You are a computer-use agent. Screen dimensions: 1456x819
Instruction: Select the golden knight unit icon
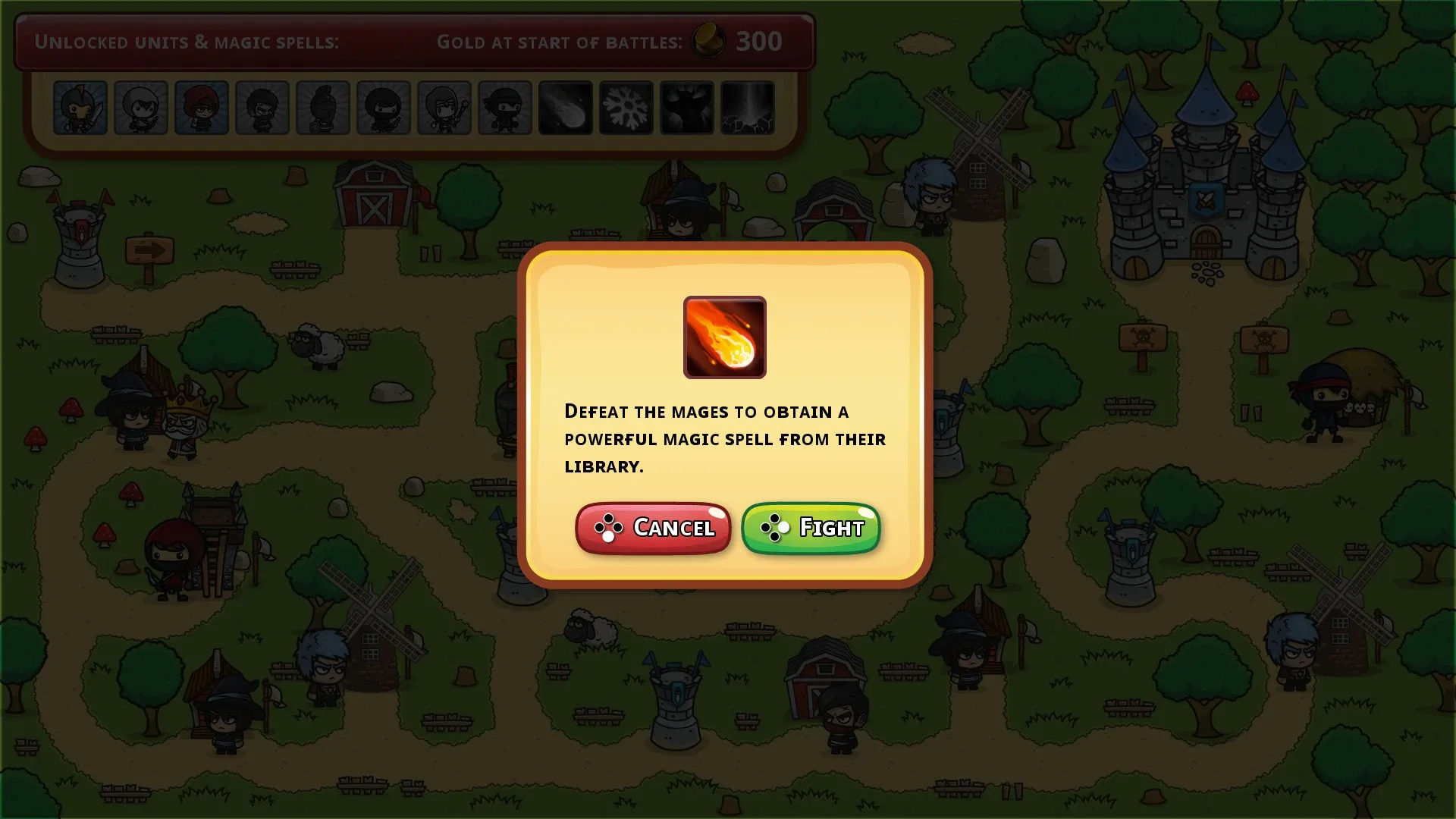point(80,108)
